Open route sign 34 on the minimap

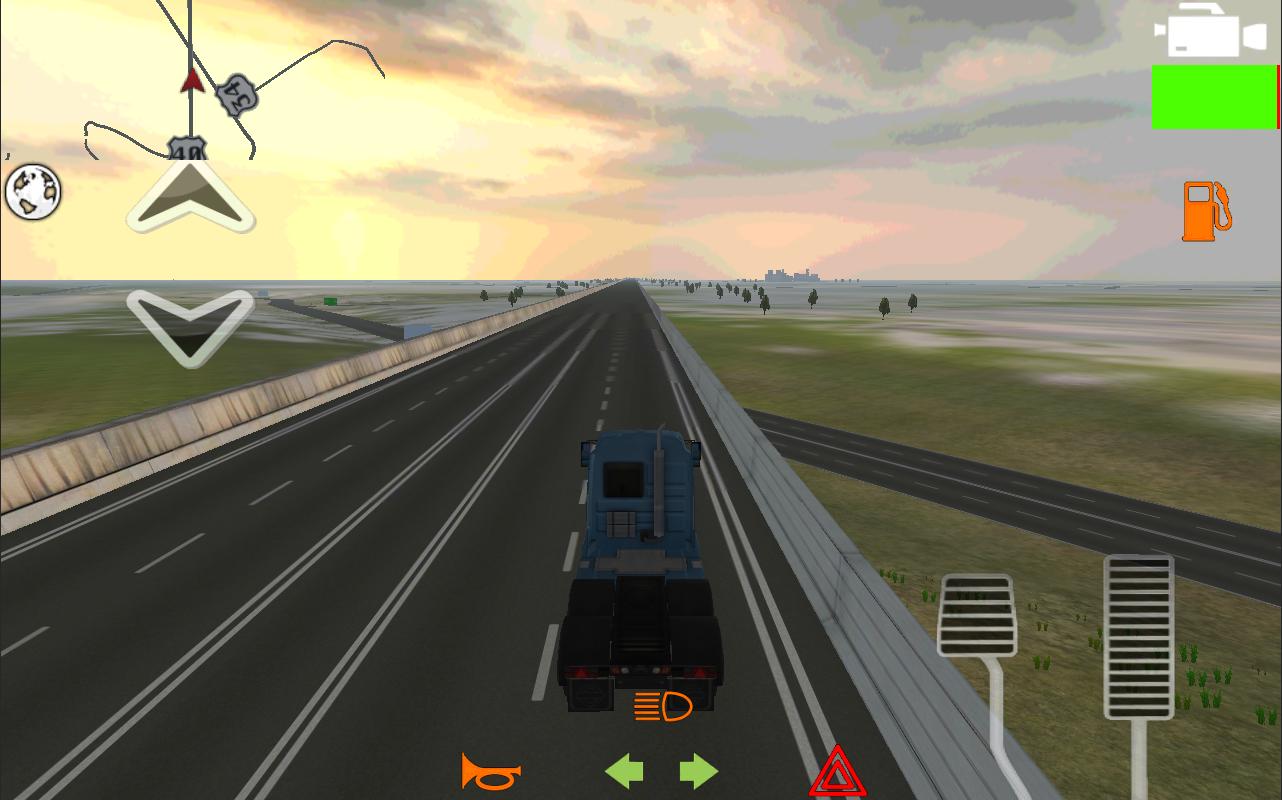237,97
